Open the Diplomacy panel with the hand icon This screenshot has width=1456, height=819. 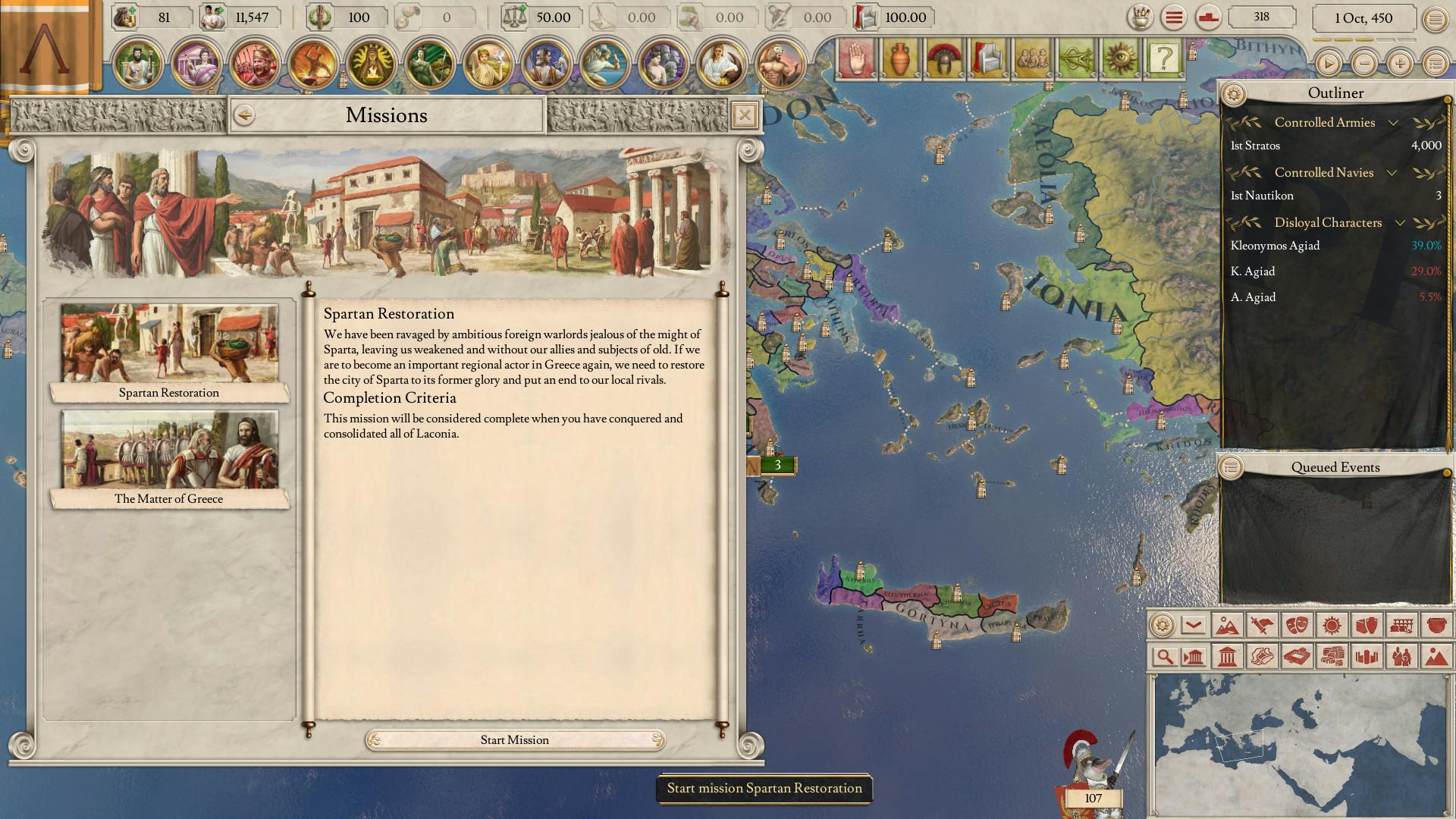(x=857, y=58)
